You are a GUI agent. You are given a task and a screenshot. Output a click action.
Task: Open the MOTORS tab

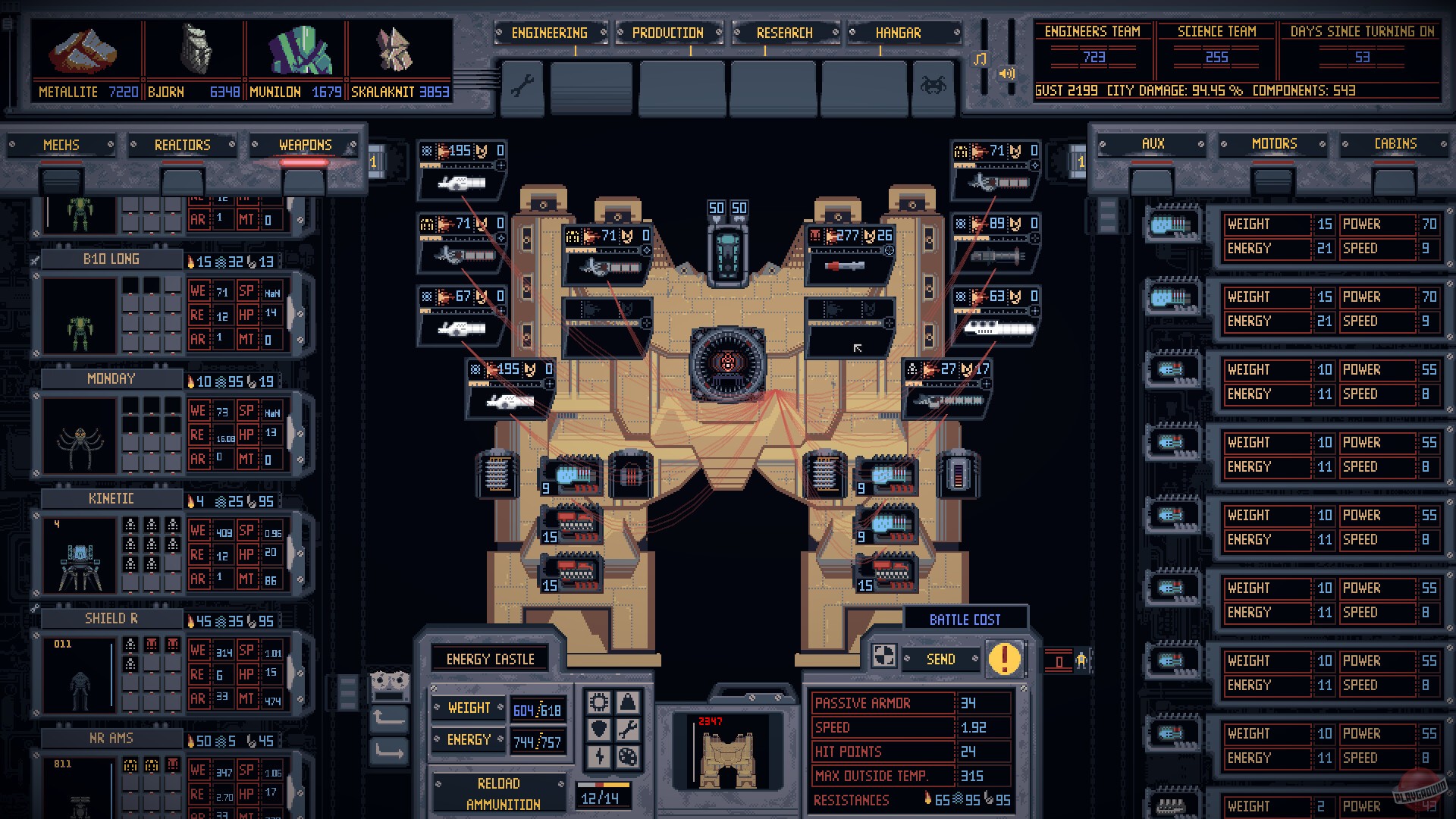(1272, 144)
